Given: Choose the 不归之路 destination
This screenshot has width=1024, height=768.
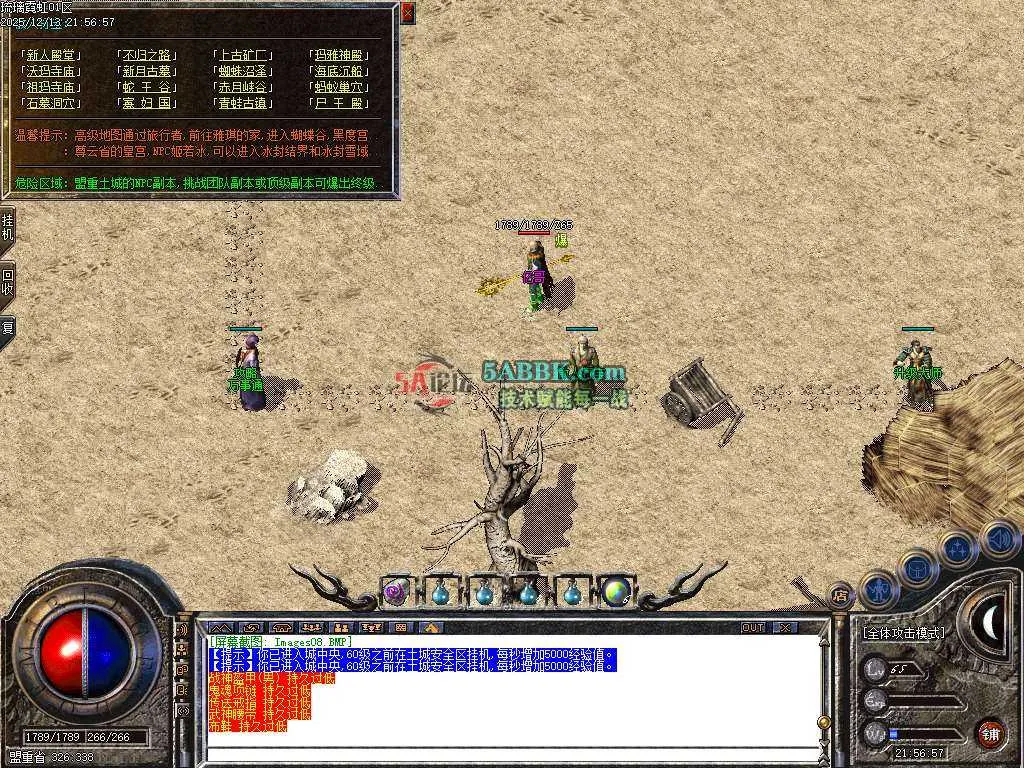Looking at the screenshot, I should [147, 55].
